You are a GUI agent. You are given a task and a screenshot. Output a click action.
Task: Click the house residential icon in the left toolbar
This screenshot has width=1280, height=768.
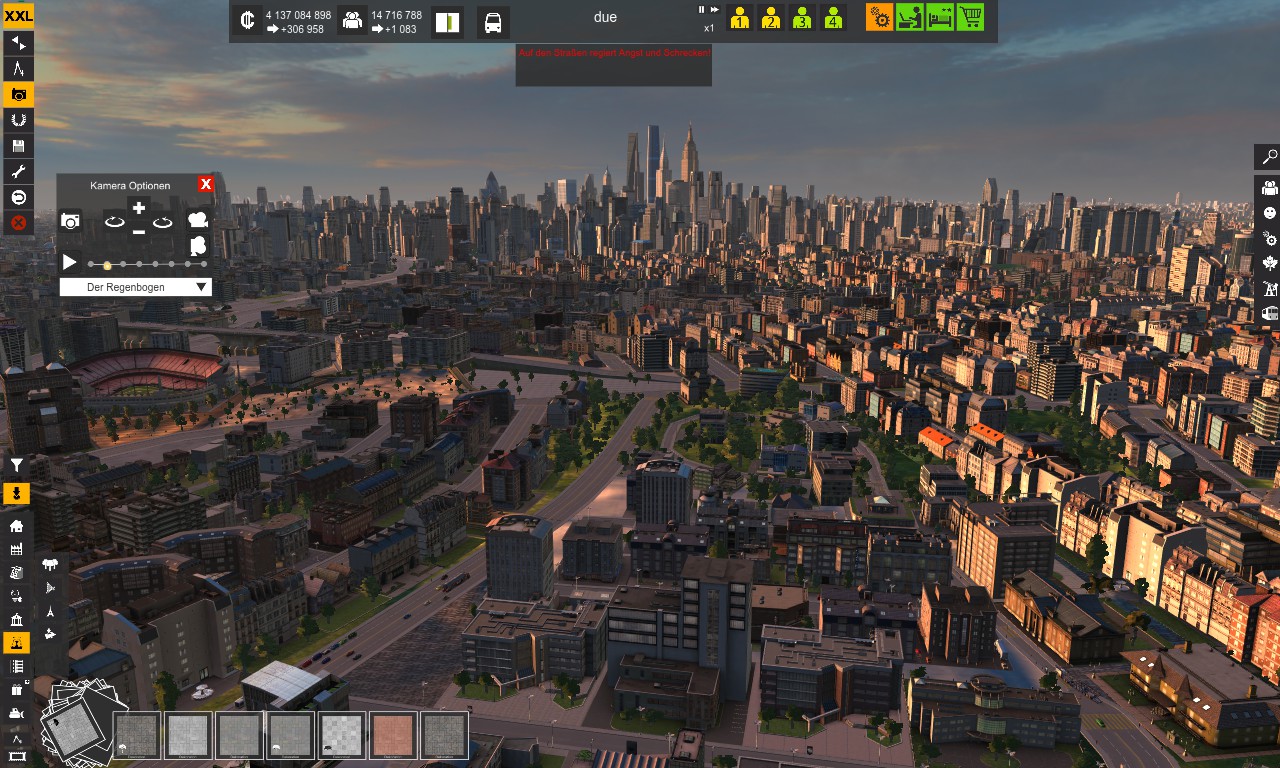pos(16,526)
